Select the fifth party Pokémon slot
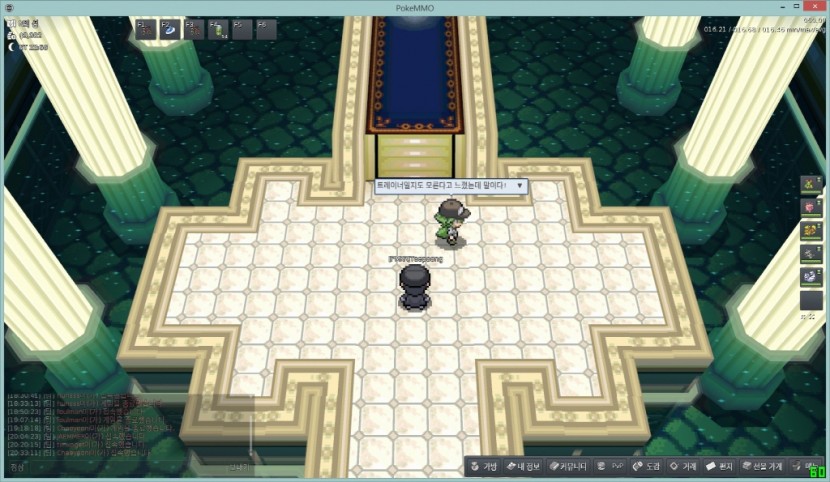 tap(812, 277)
